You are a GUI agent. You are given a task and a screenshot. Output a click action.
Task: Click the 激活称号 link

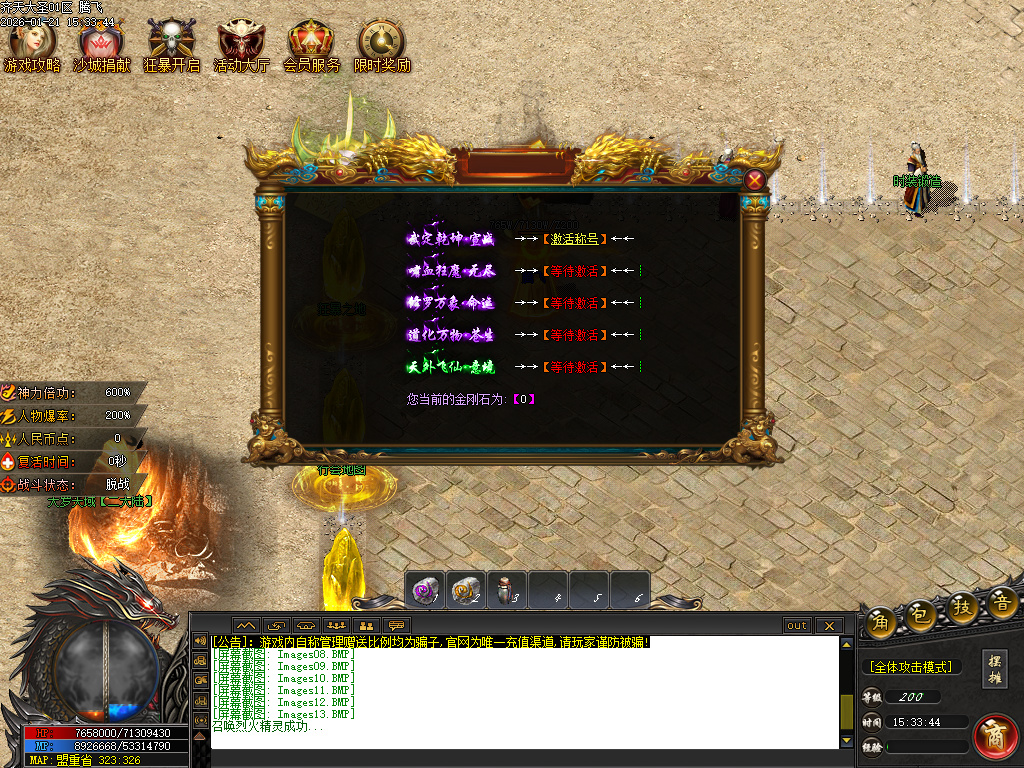tap(574, 239)
